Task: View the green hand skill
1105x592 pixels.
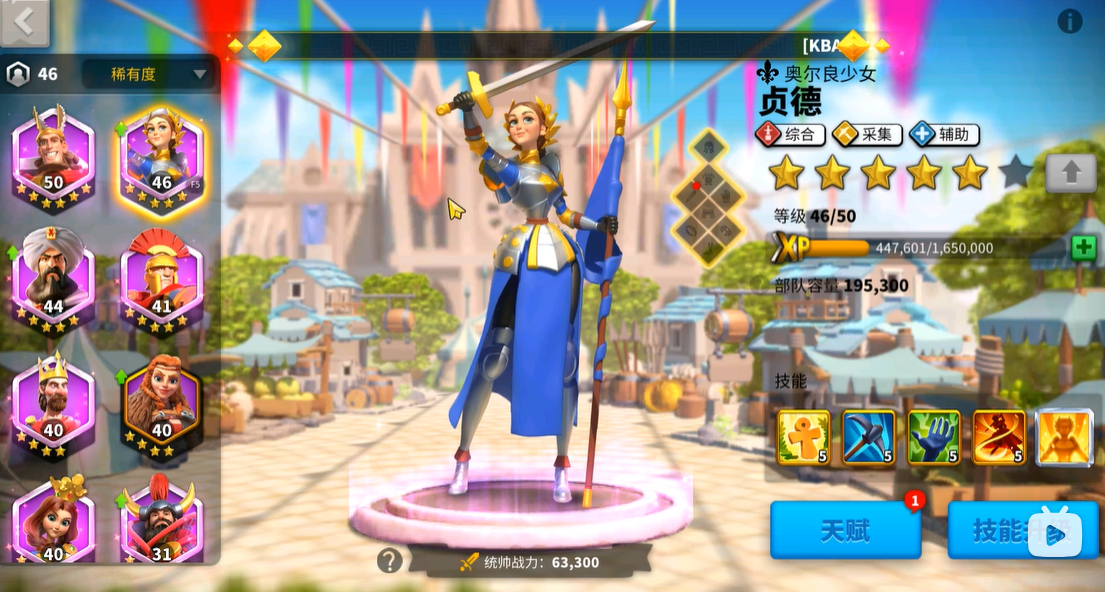Action: point(933,437)
